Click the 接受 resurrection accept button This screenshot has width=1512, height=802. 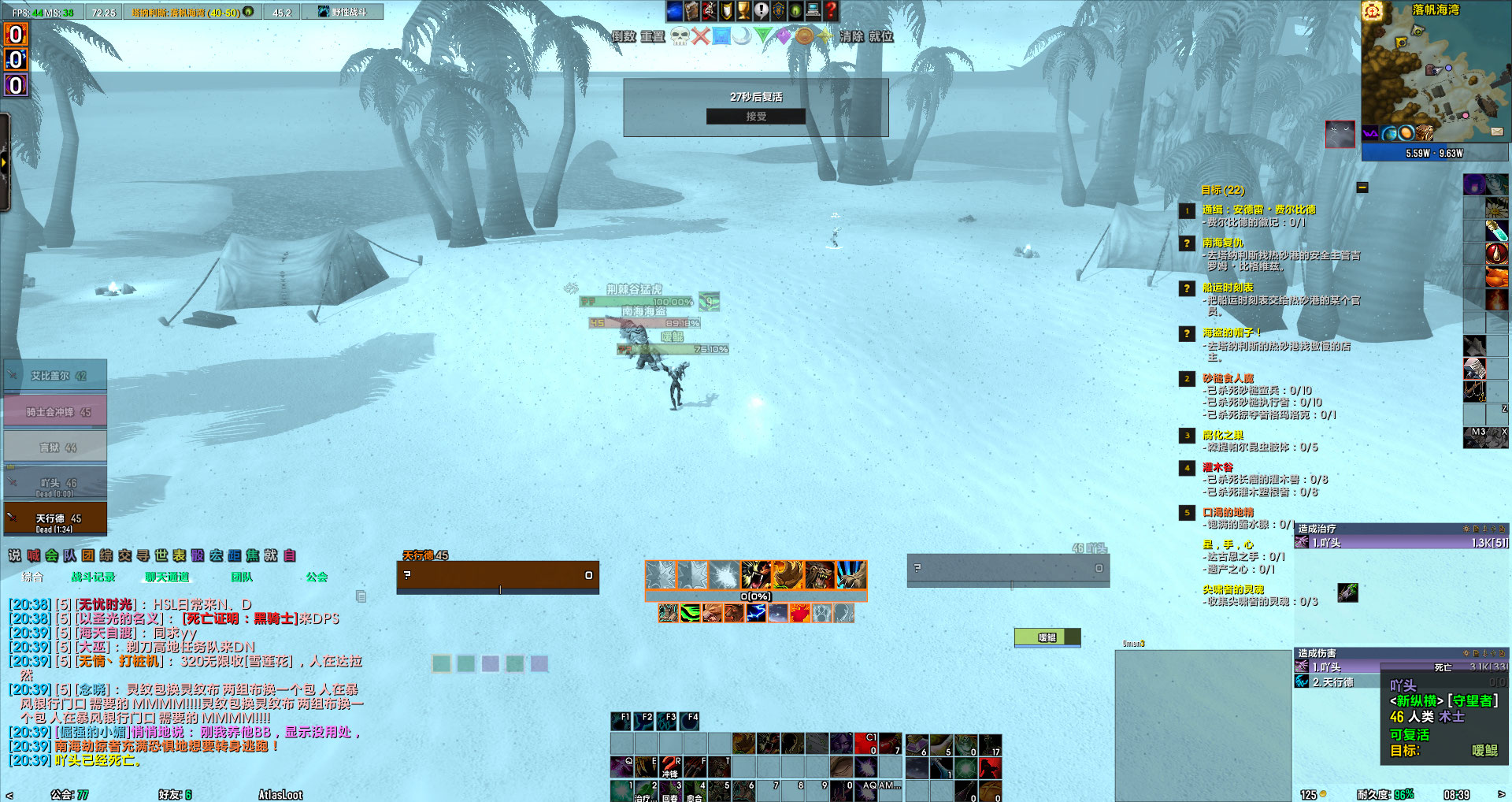pyautogui.click(x=755, y=116)
